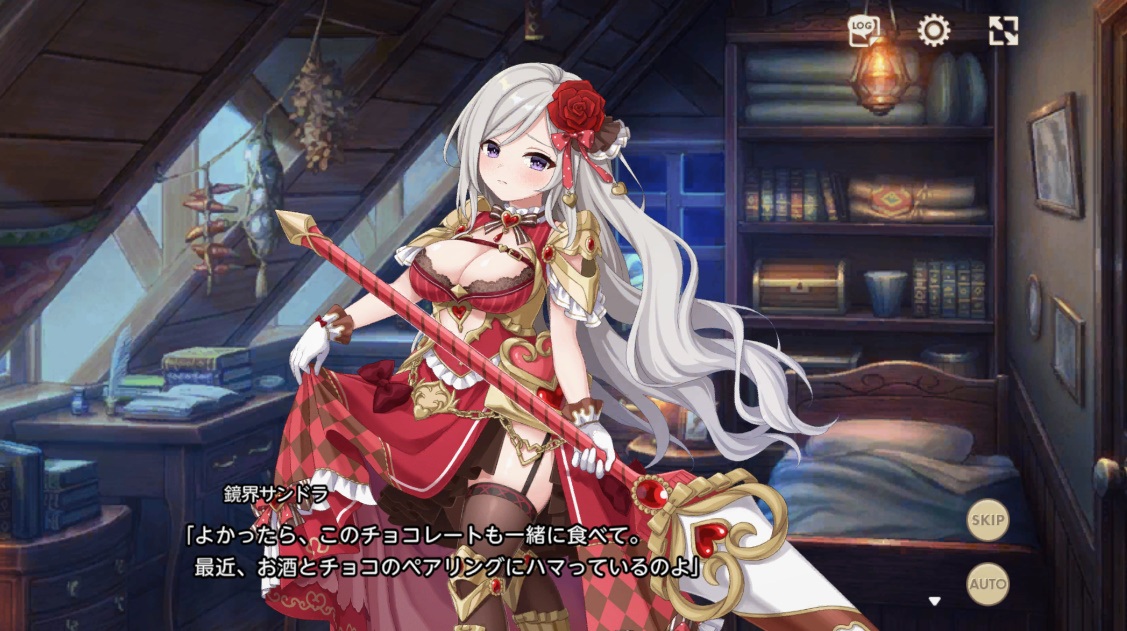Enable AUTO dialogue playback
Screen dimensions: 1127x631
tap(987, 585)
